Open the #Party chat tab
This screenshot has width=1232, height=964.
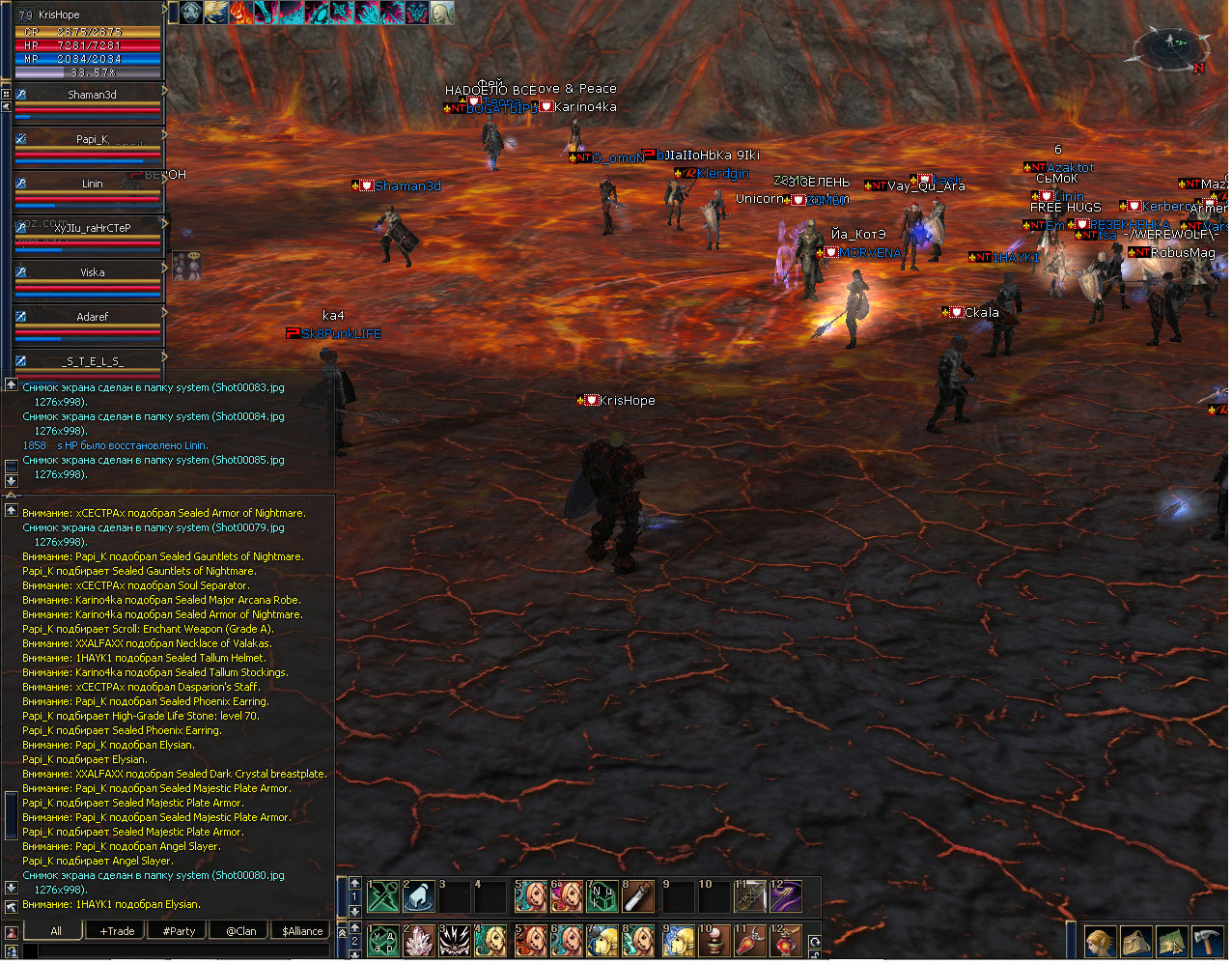[x=179, y=931]
